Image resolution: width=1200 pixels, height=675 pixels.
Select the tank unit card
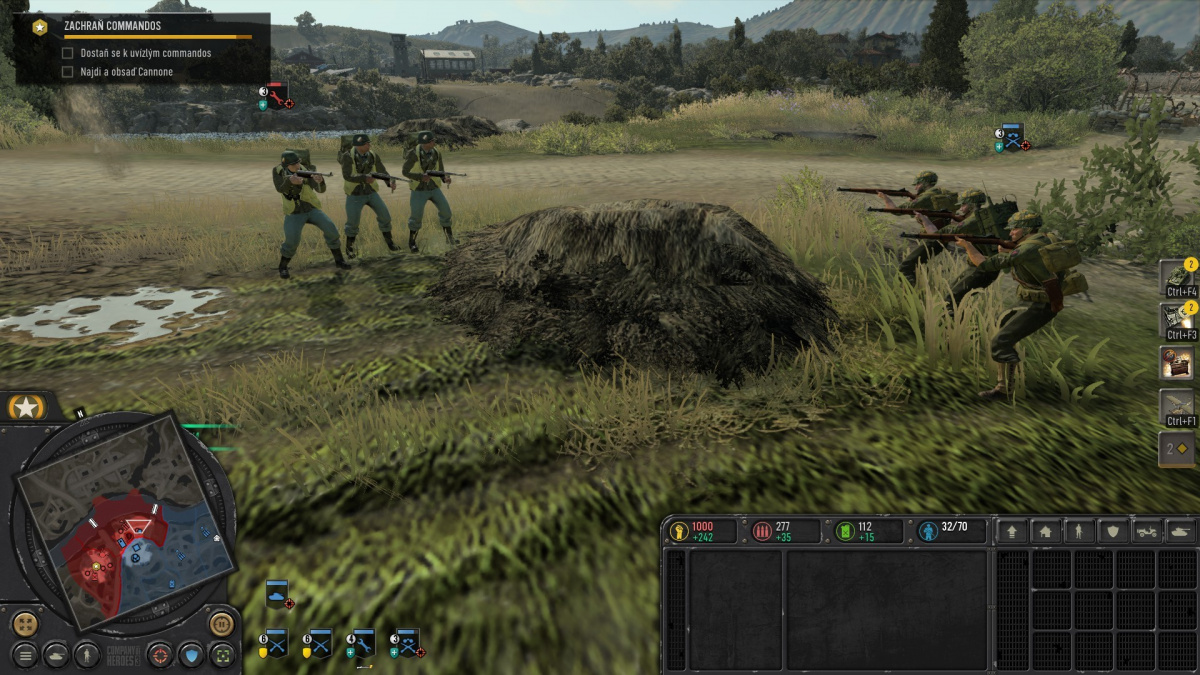(278, 595)
